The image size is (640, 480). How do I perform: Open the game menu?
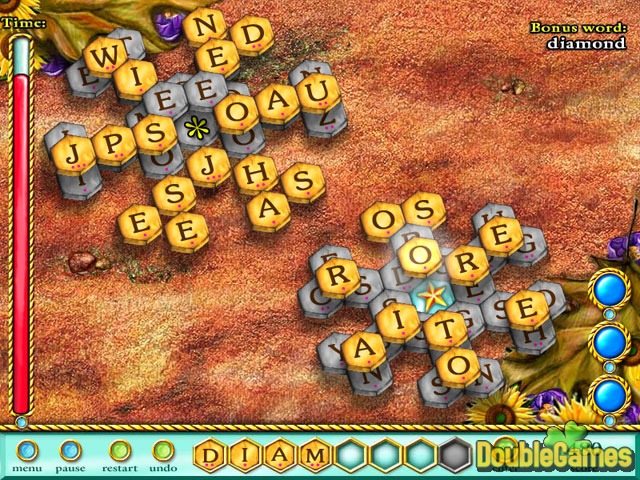point(27,451)
